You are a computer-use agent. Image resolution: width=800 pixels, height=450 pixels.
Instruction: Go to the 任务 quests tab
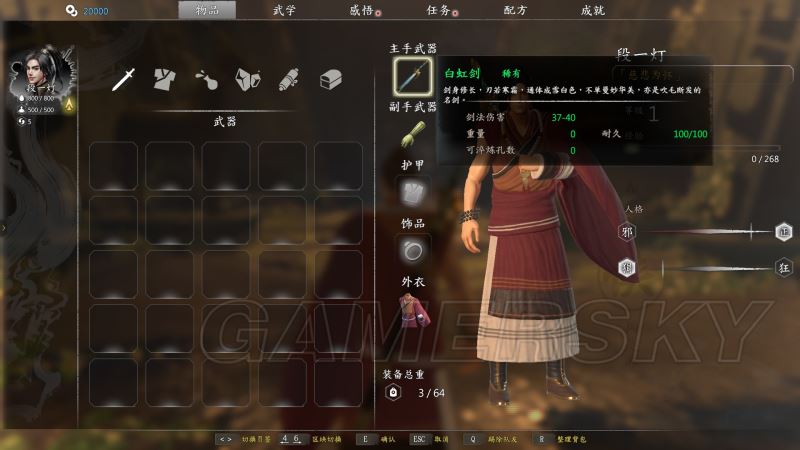tap(438, 10)
